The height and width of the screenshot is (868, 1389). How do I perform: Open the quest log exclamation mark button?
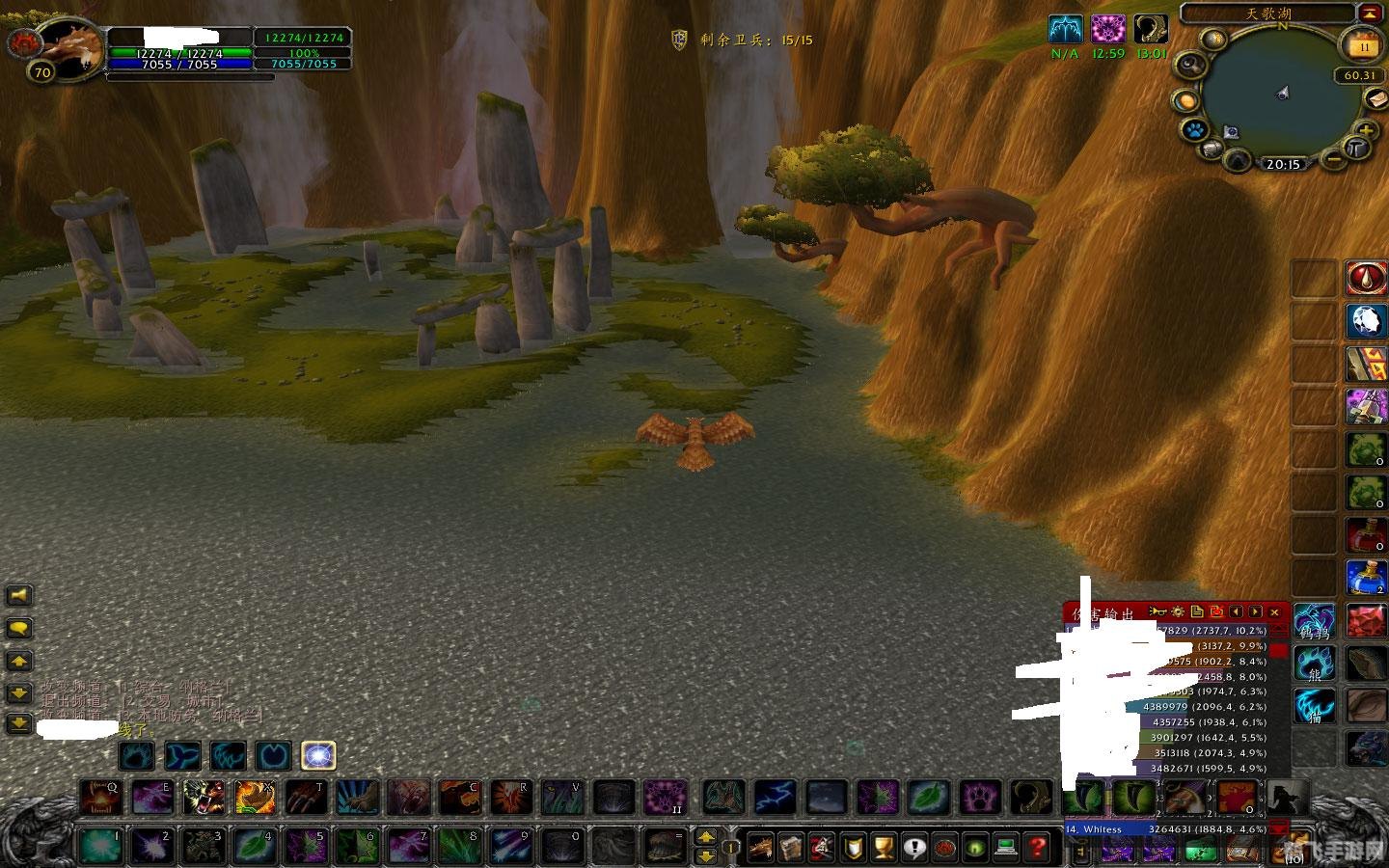(x=914, y=847)
